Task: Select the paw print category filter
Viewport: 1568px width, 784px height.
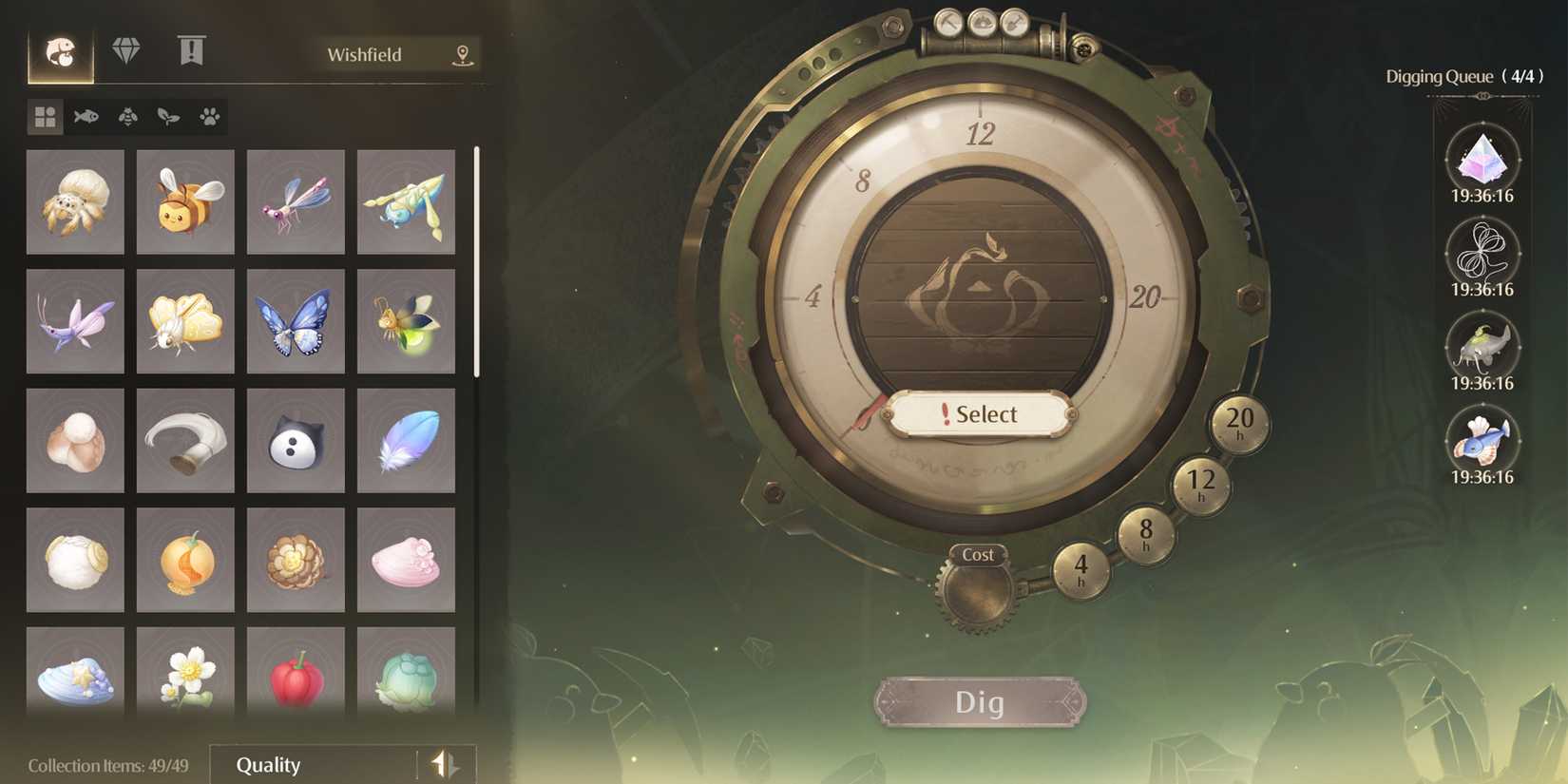Action: tap(208, 118)
